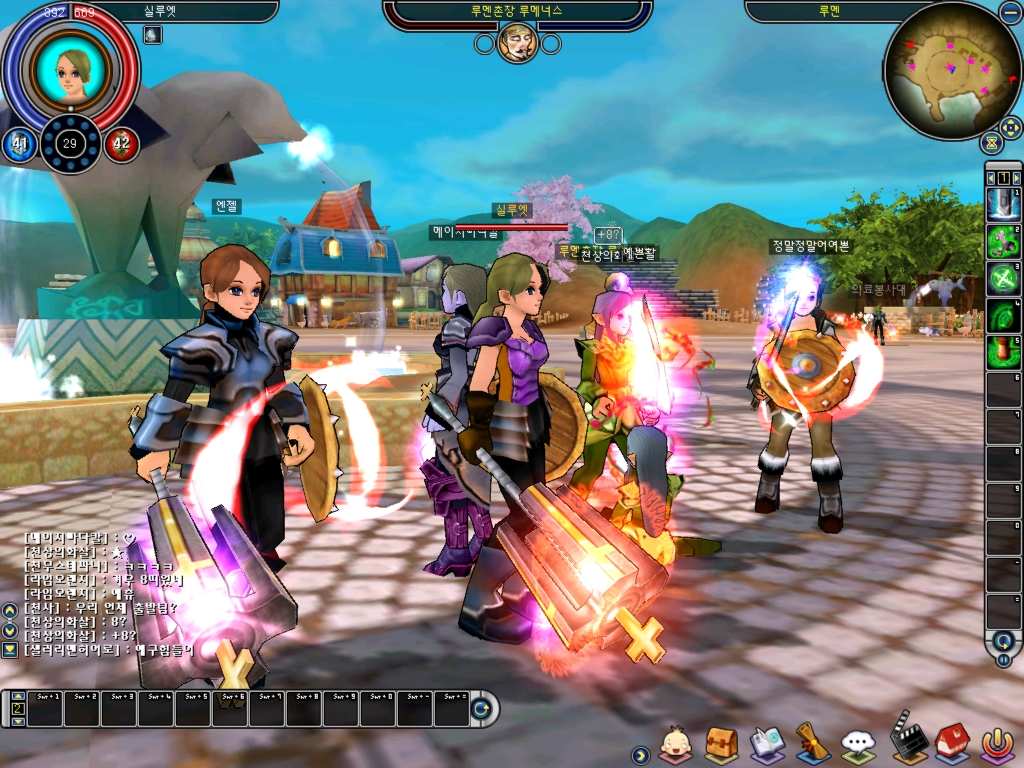Open the baby-face character icon
This screenshot has width=1024, height=768.
[x=676, y=744]
